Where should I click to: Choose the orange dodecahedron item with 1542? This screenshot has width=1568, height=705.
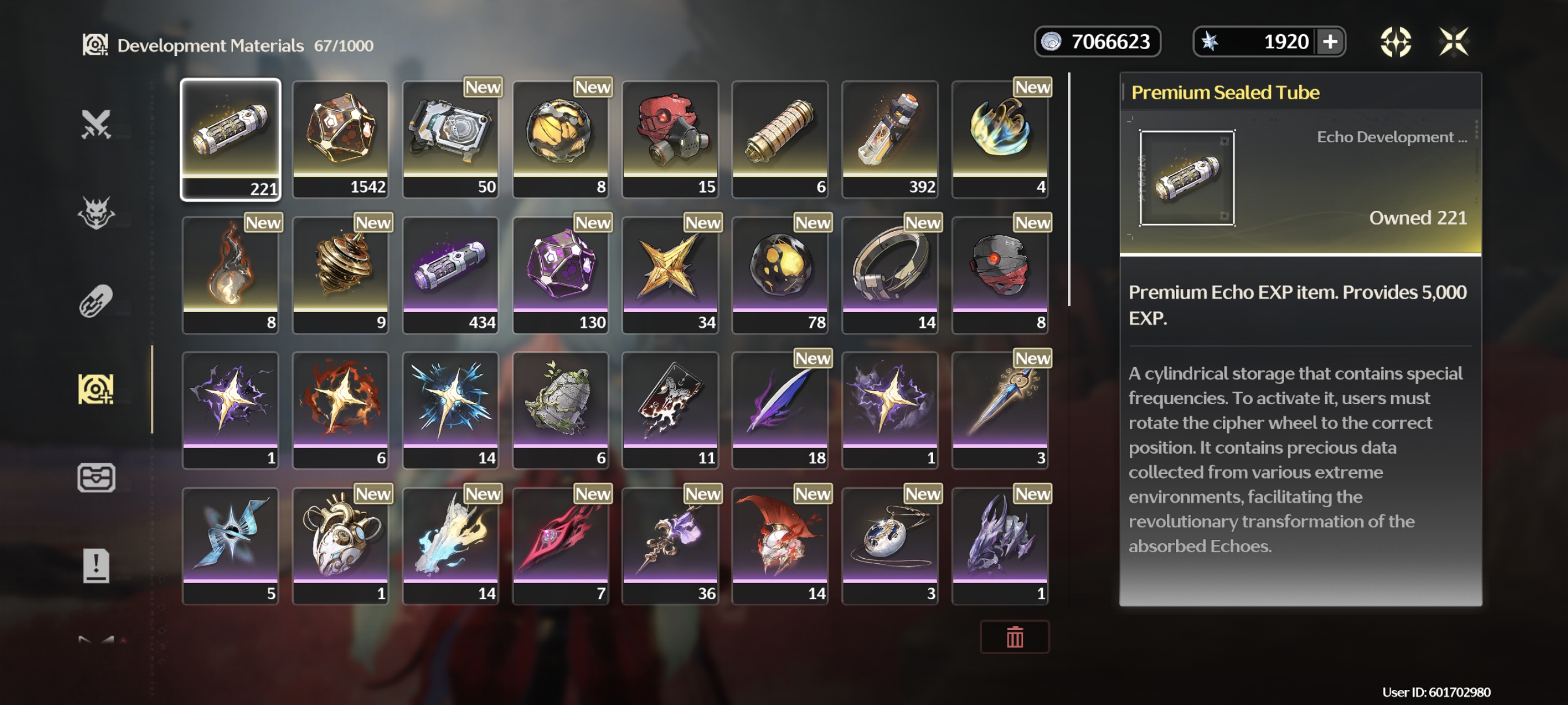[341, 139]
